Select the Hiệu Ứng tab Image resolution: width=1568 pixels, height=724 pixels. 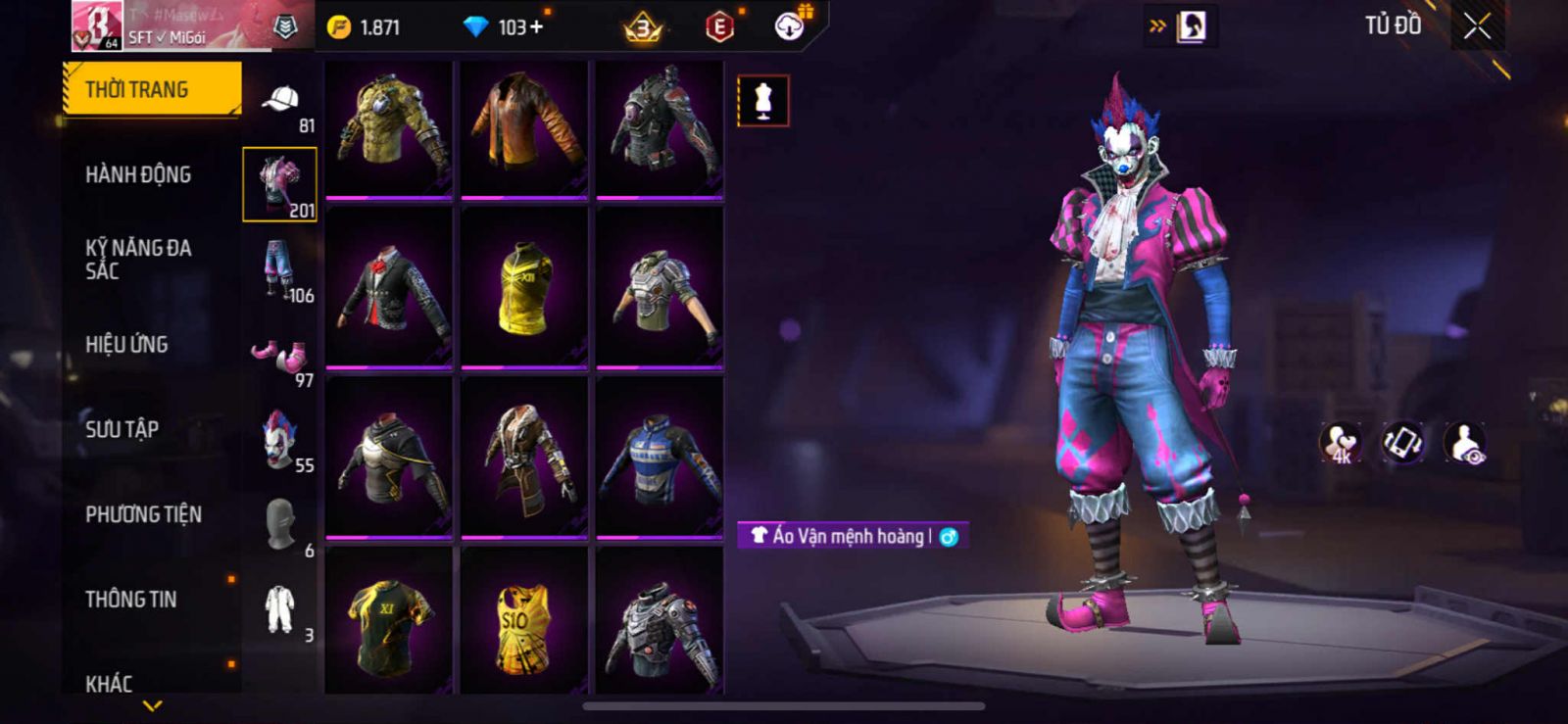[x=126, y=344]
